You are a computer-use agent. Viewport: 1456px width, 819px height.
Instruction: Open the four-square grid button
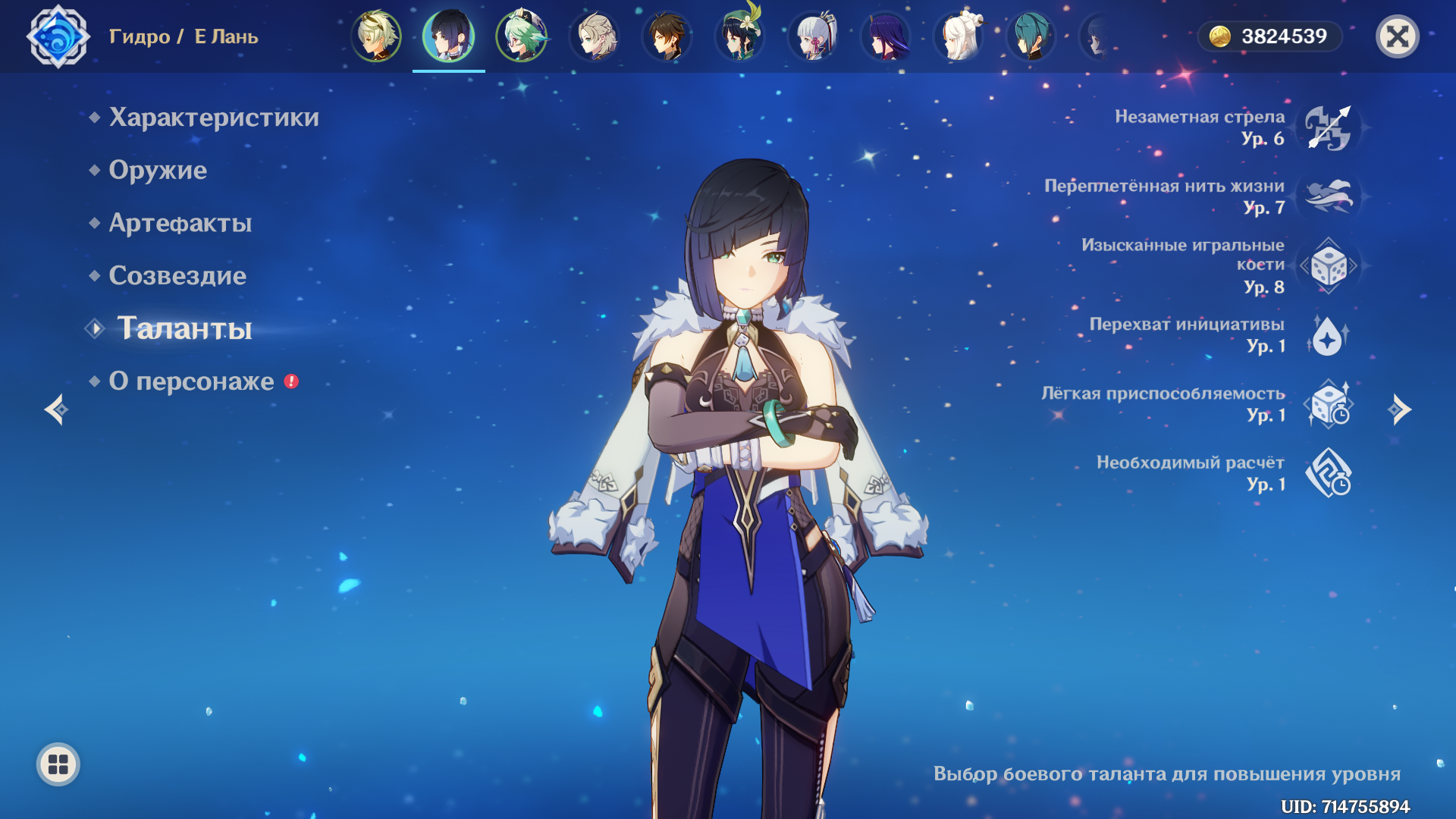tap(58, 764)
